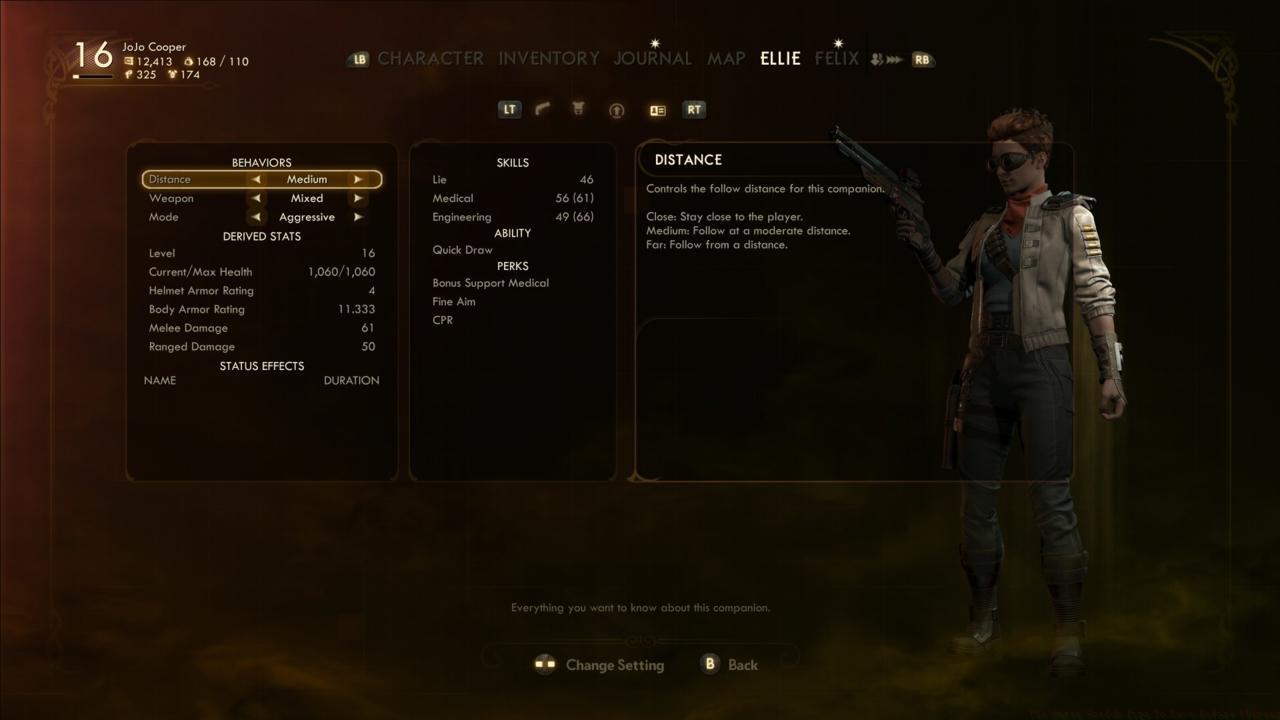Open the JOURNAL tab
1280x720 pixels.
point(652,58)
